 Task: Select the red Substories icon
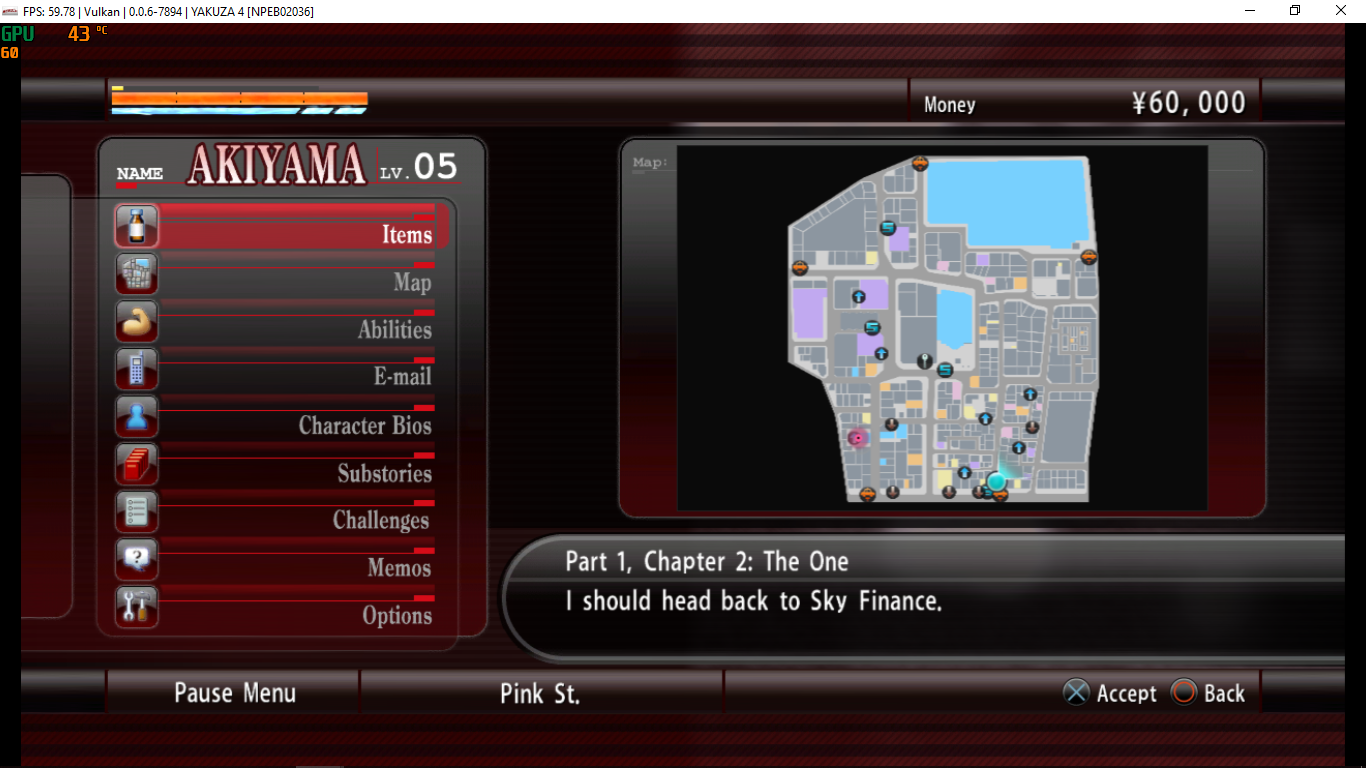pos(136,463)
